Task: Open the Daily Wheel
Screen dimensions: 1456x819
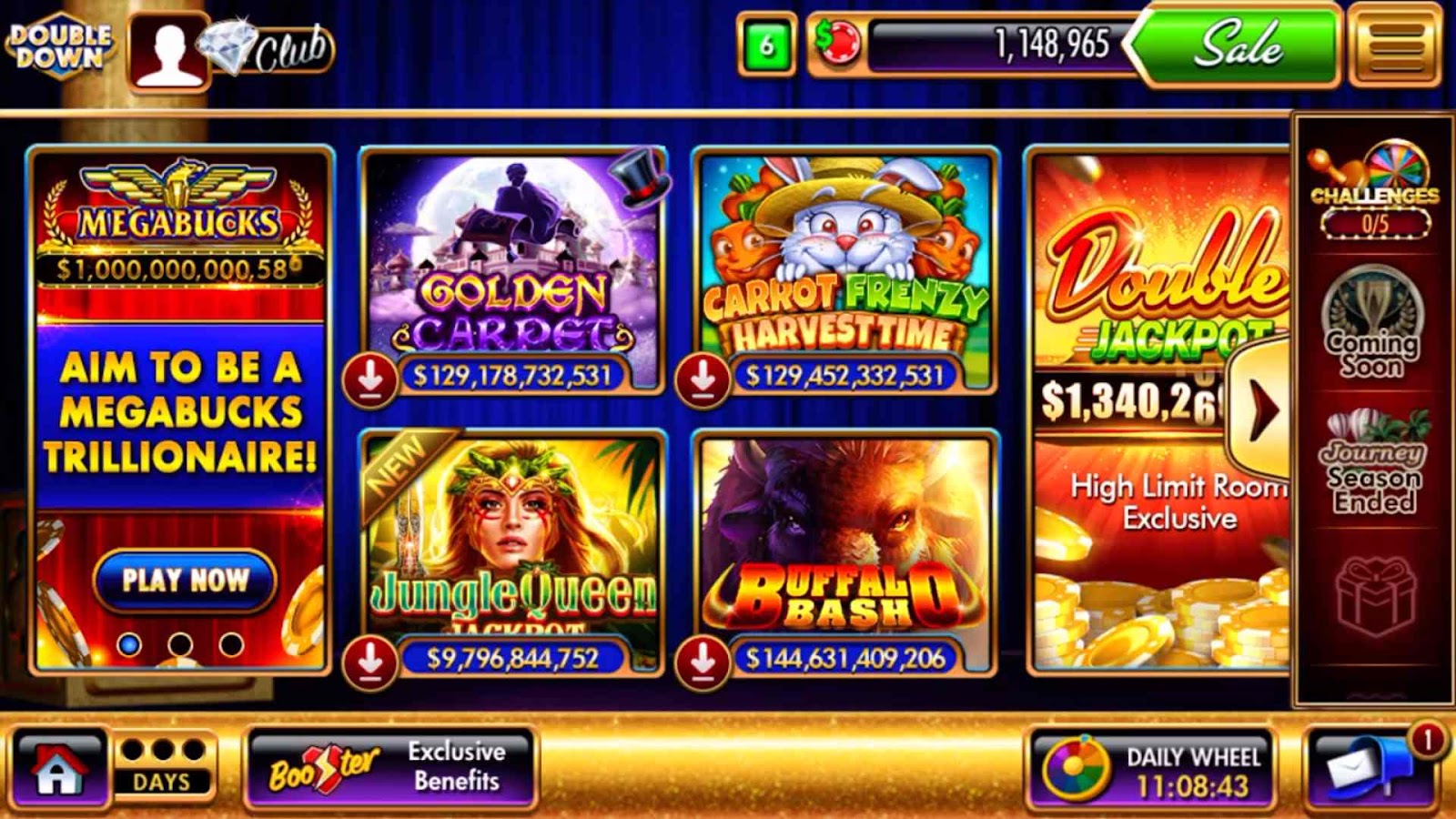Action: [1150, 769]
